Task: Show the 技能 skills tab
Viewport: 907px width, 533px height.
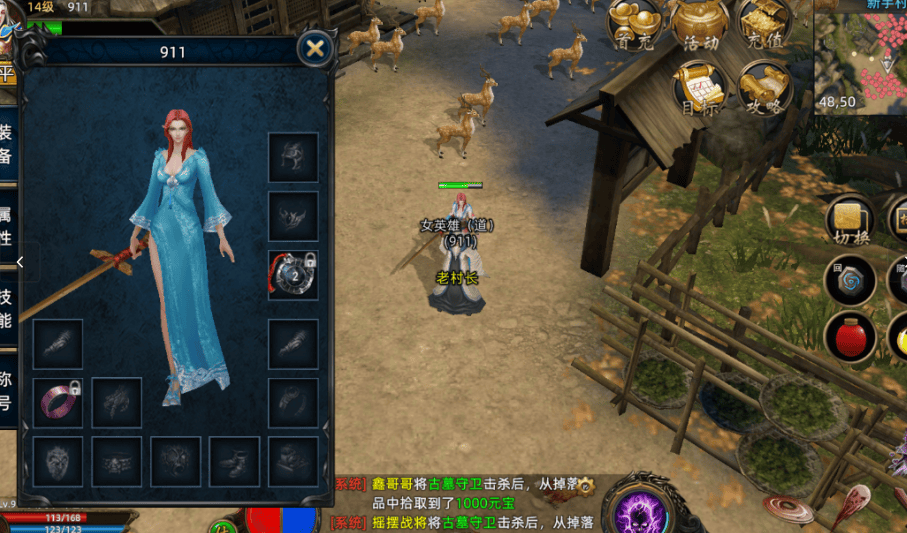Action: [x=6, y=308]
